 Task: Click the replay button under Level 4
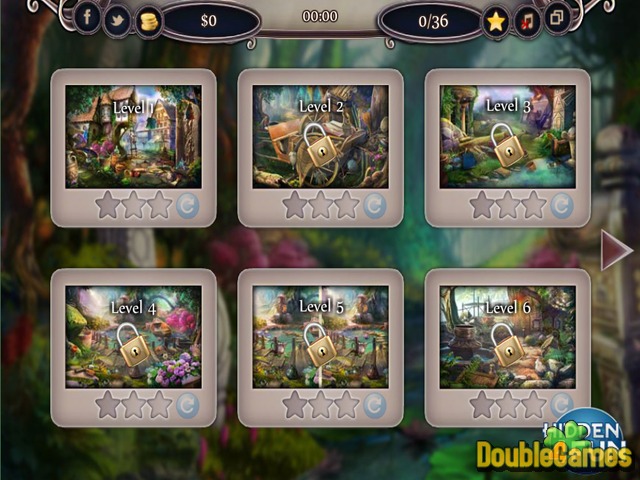click(x=187, y=405)
